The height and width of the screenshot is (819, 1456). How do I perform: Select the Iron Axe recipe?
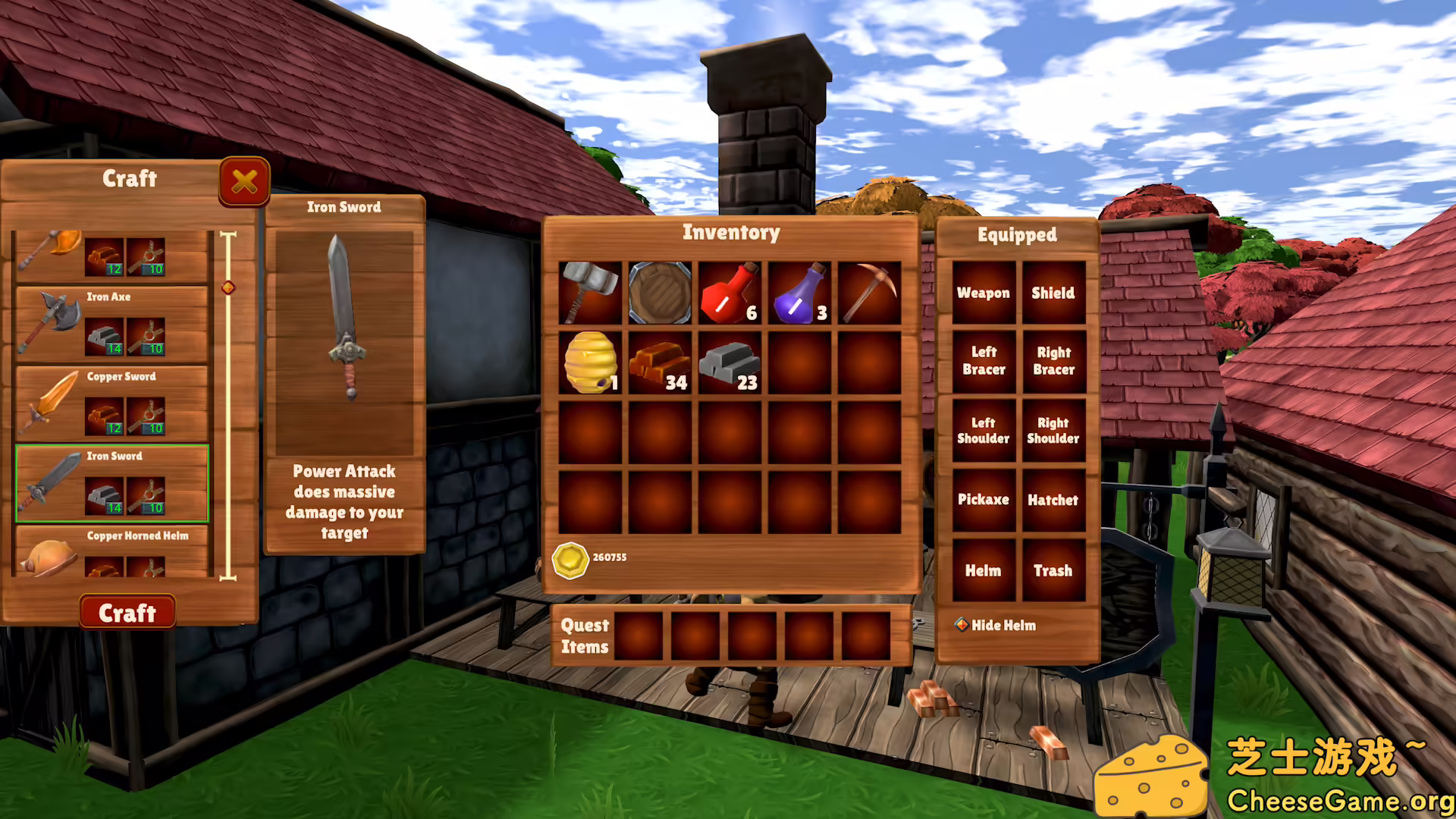(111, 324)
